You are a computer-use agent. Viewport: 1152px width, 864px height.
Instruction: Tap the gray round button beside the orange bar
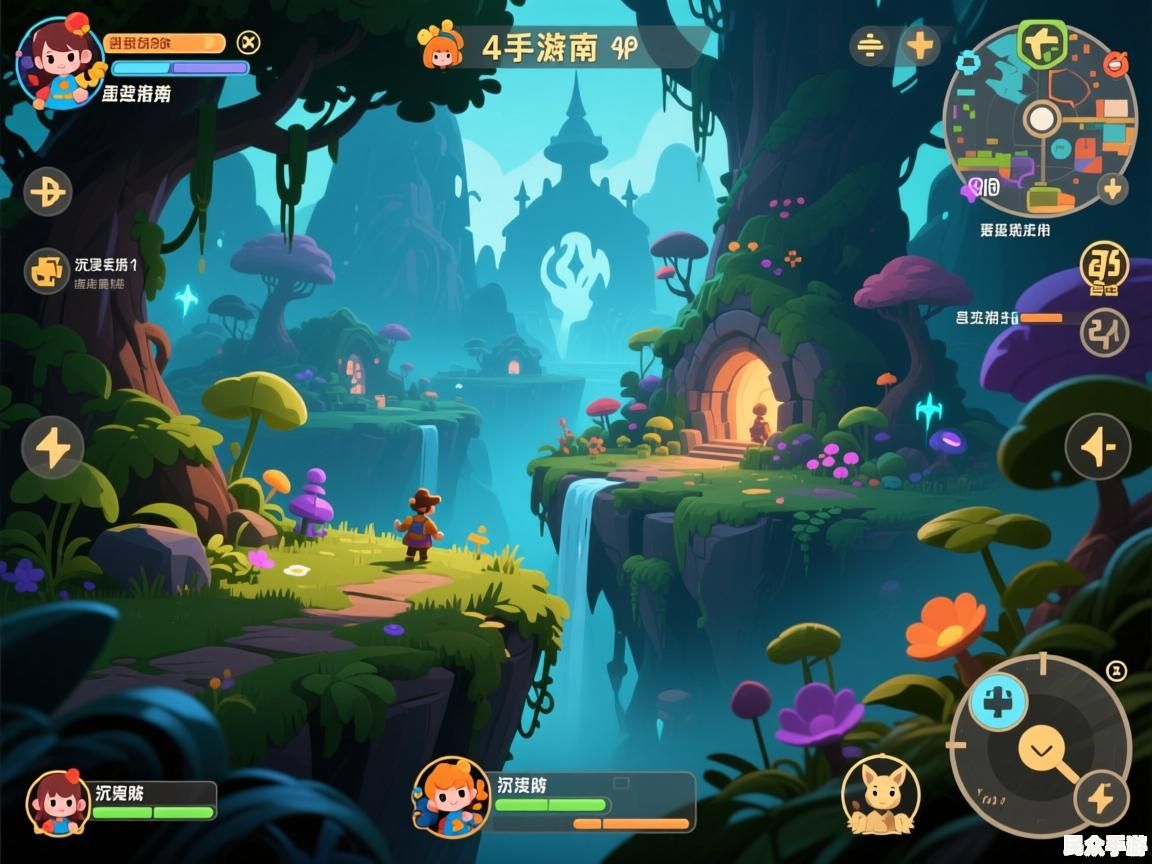[1104, 331]
